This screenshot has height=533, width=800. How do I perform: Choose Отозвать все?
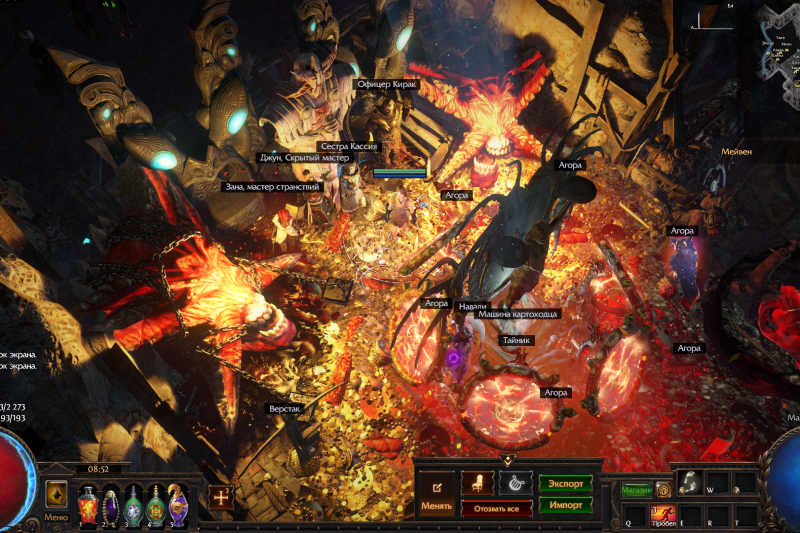coord(496,508)
